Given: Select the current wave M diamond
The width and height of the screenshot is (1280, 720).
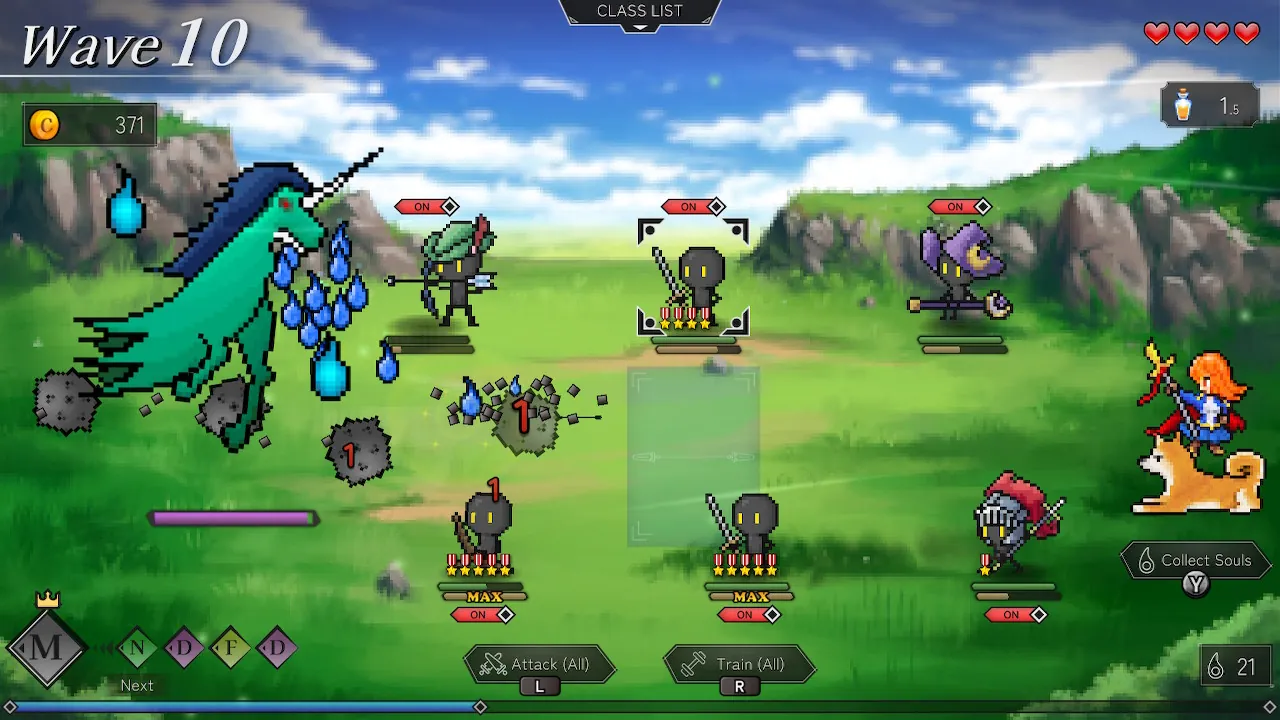Looking at the screenshot, I should (x=46, y=647).
